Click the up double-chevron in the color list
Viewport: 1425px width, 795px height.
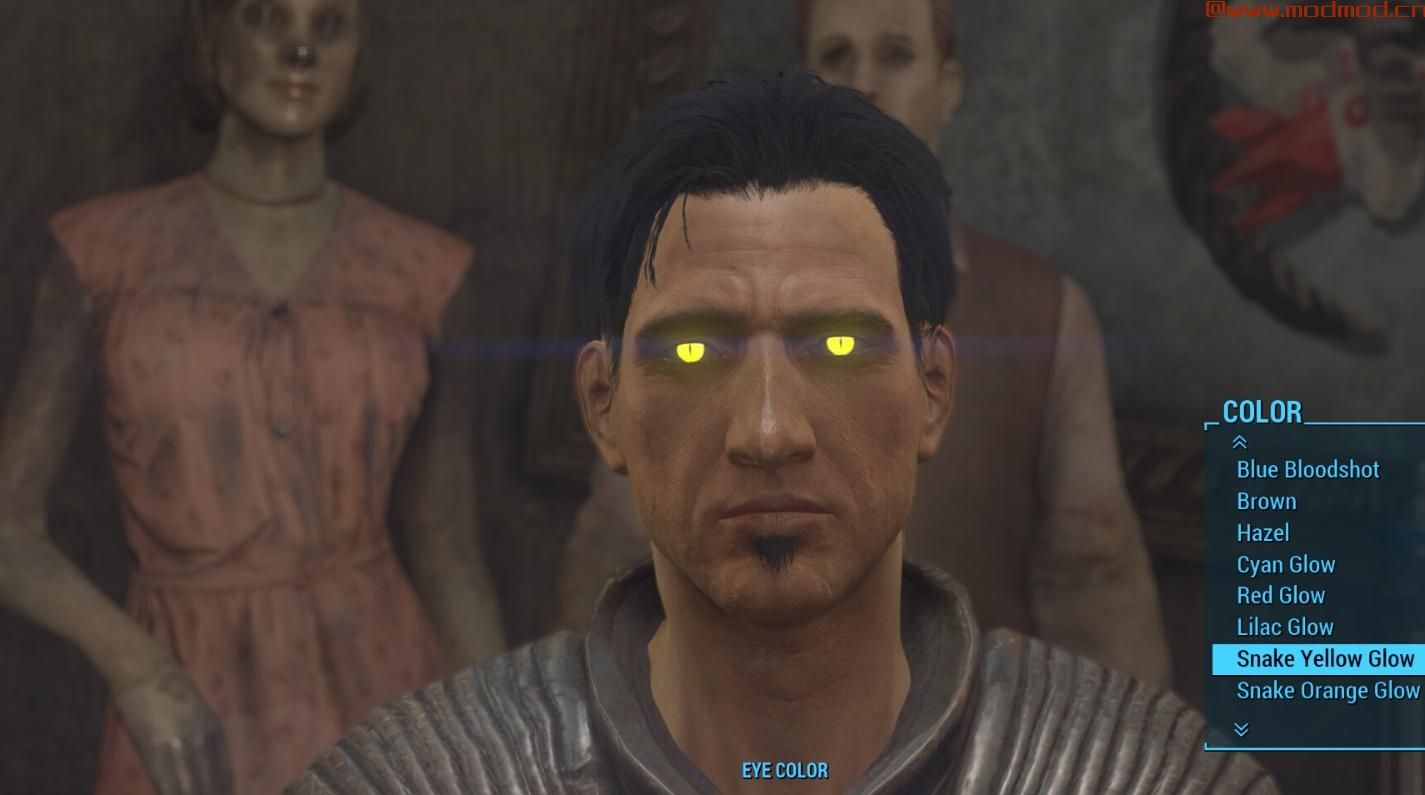[x=1240, y=442]
